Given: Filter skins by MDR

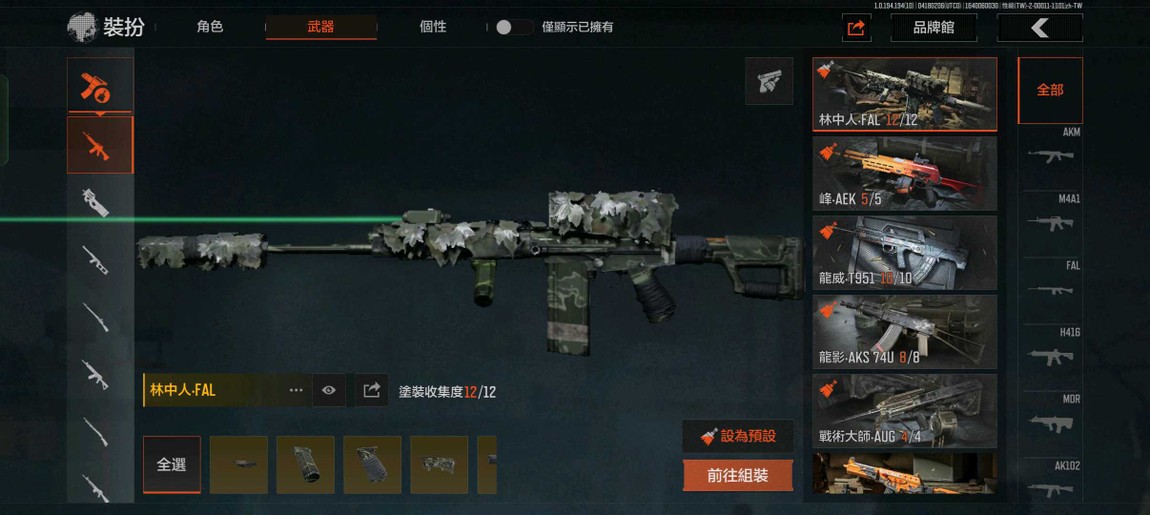Looking at the screenshot, I should coord(1050,418).
